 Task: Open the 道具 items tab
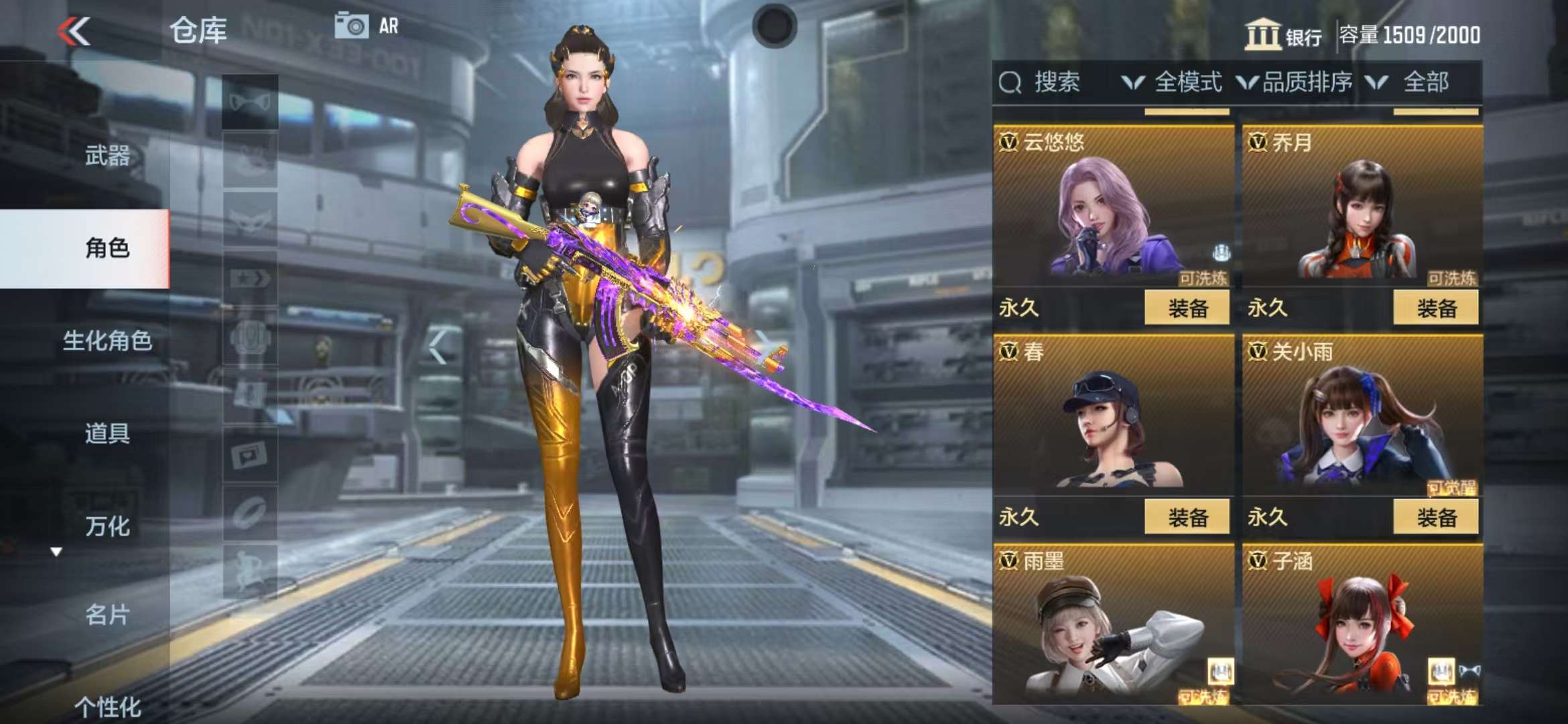click(107, 433)
